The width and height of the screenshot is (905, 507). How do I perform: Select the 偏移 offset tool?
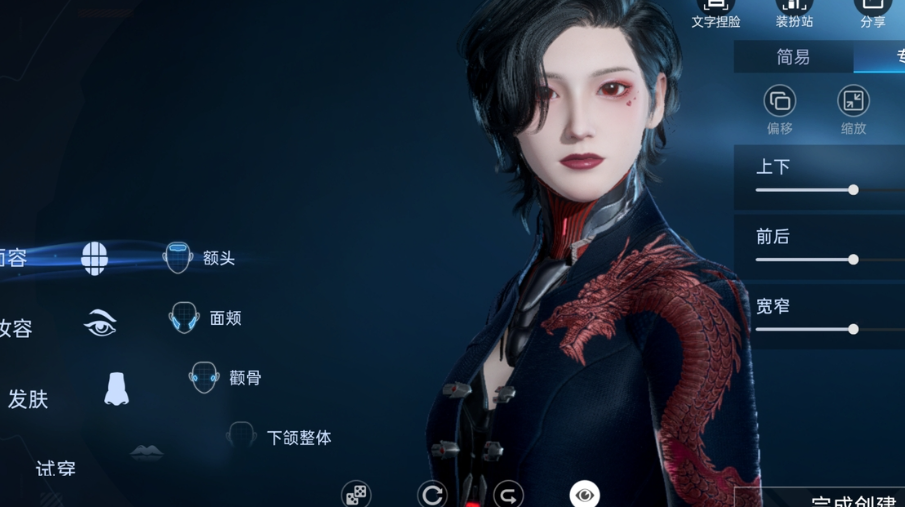[x=779, y=102]
